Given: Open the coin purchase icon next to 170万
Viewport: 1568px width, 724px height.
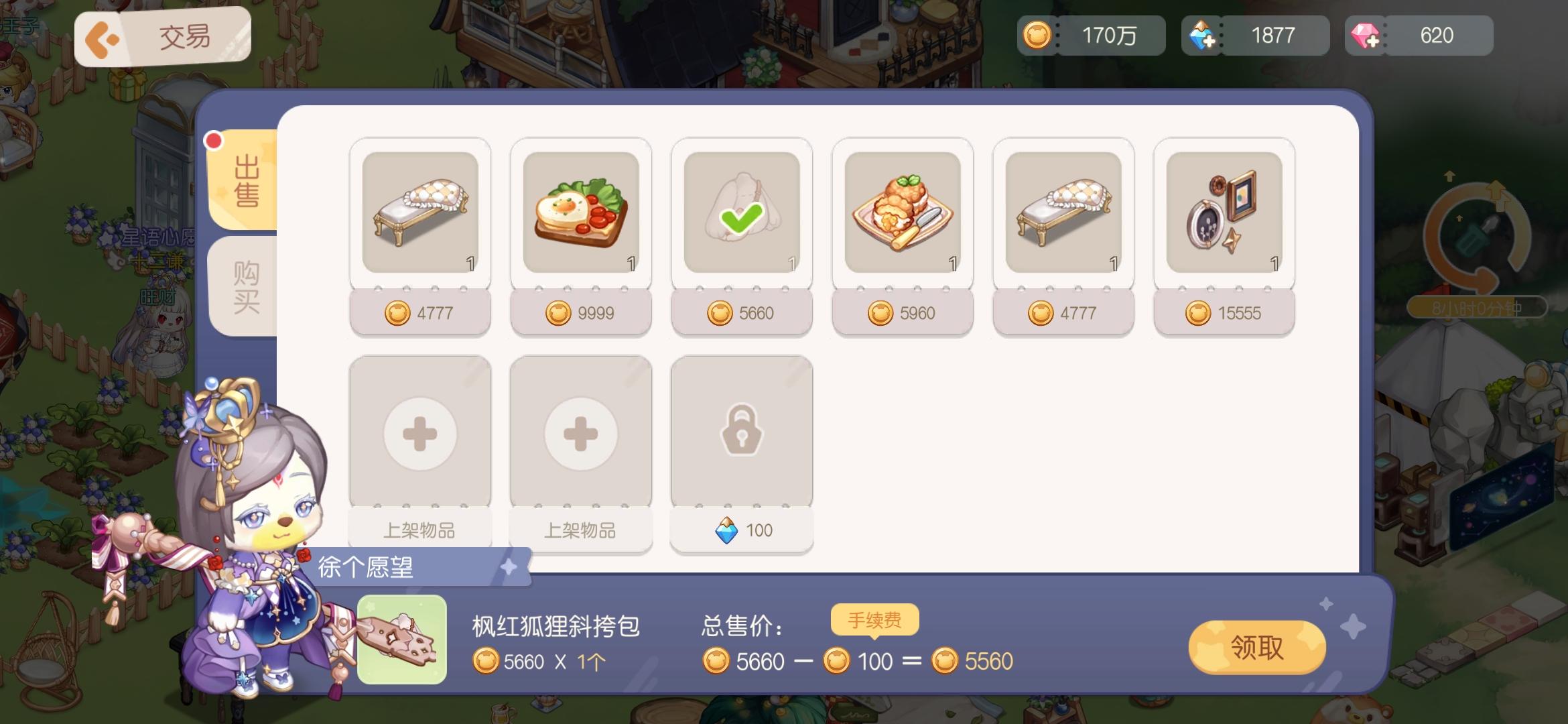Looking at the screenshot, I should pos(1037,35).
